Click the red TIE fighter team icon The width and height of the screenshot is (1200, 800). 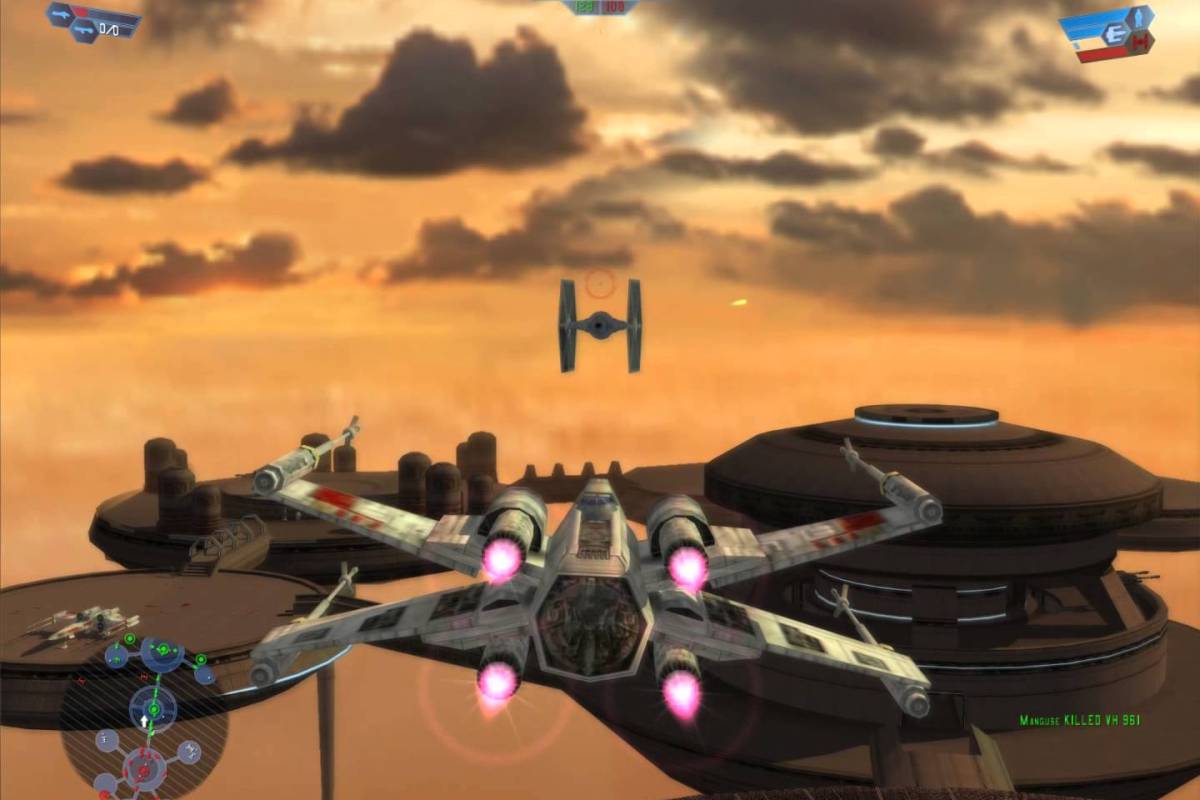point(1142,42)
